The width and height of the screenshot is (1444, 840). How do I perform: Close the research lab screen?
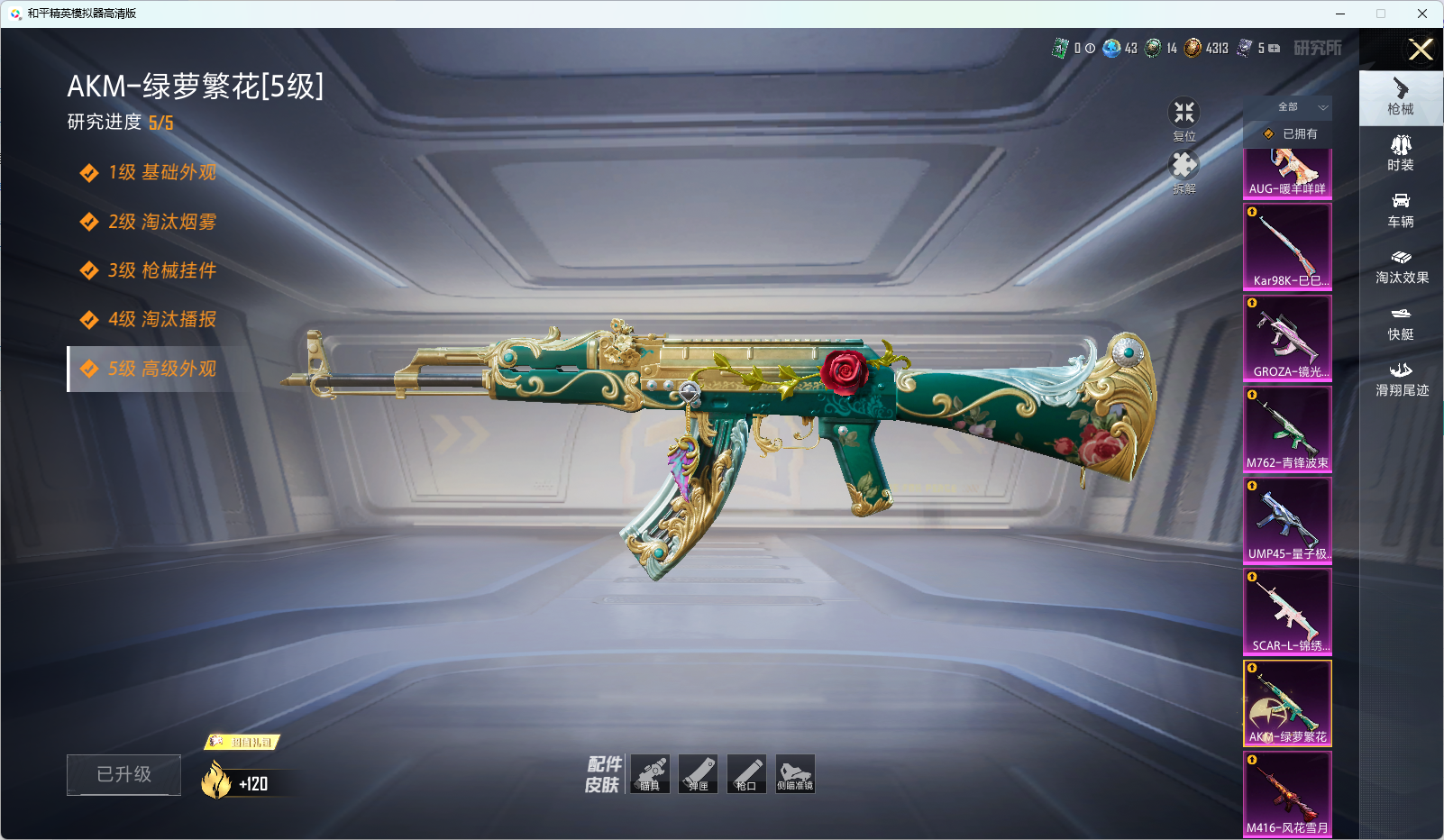coord(1421,50)
